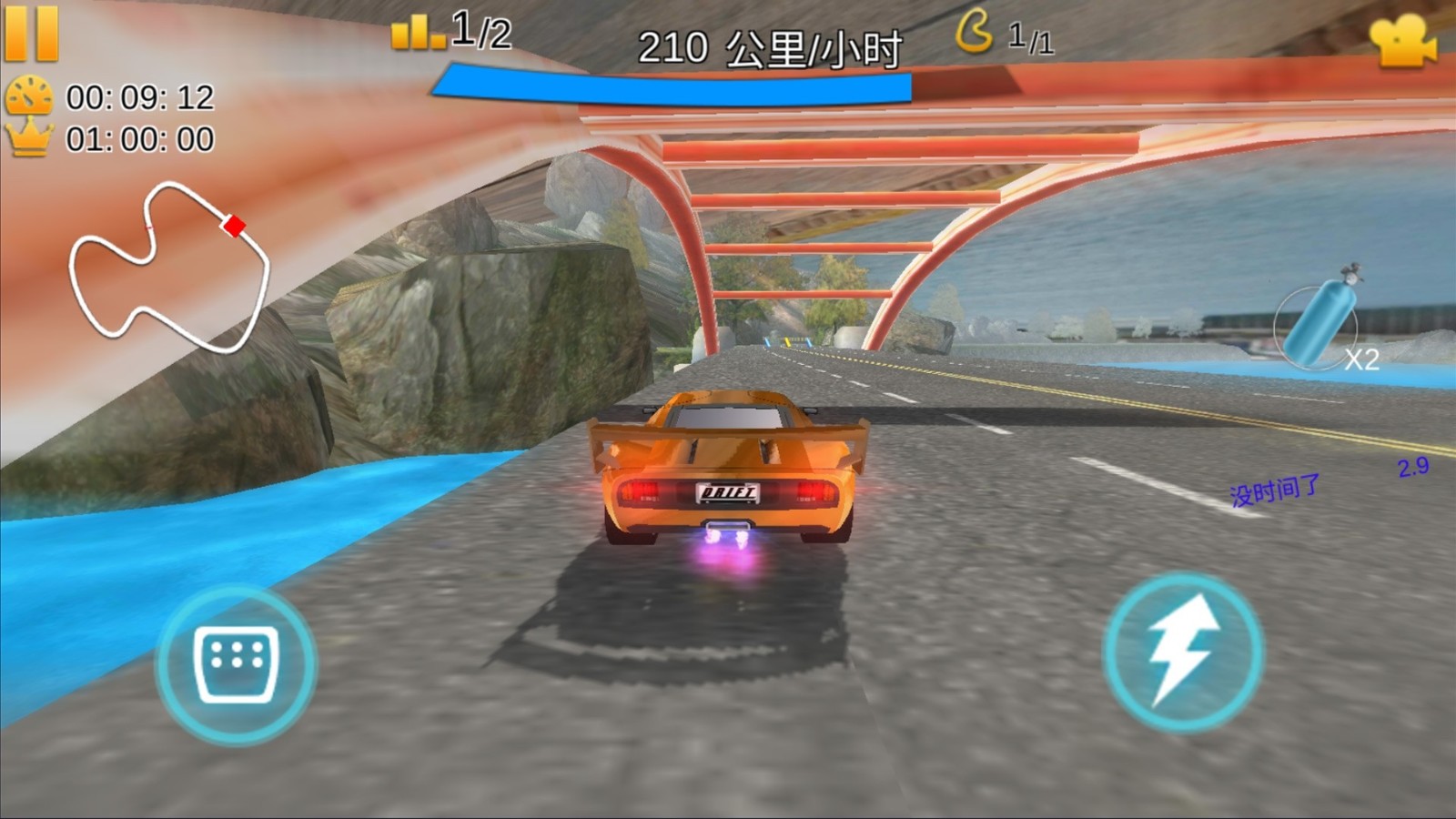Activate the lightning bolt boost

point(1182,652)
